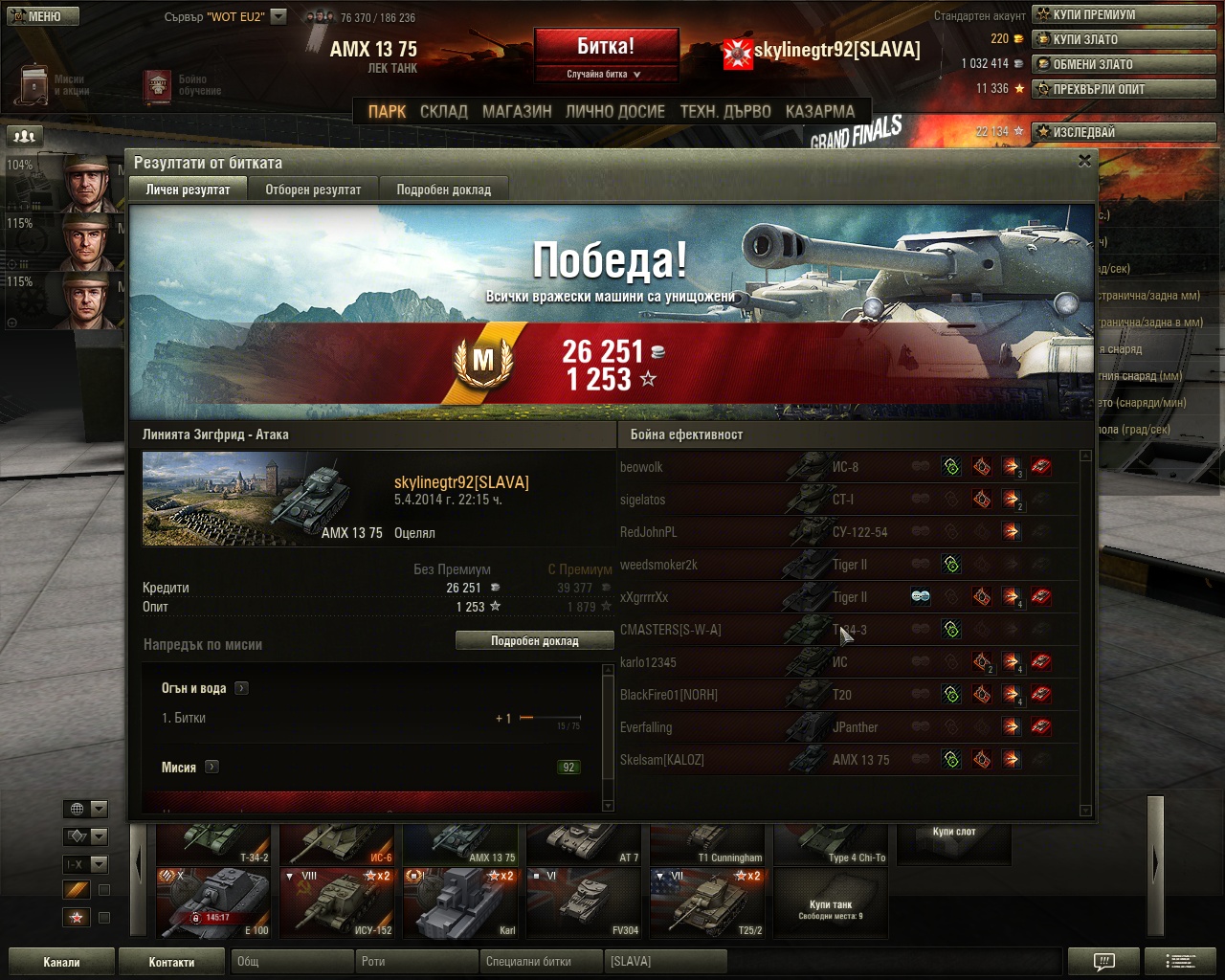Viewport: 1225px width, 980px height.
Task: Click the Подробен доклад button under missions
Action: pos(534,641)
